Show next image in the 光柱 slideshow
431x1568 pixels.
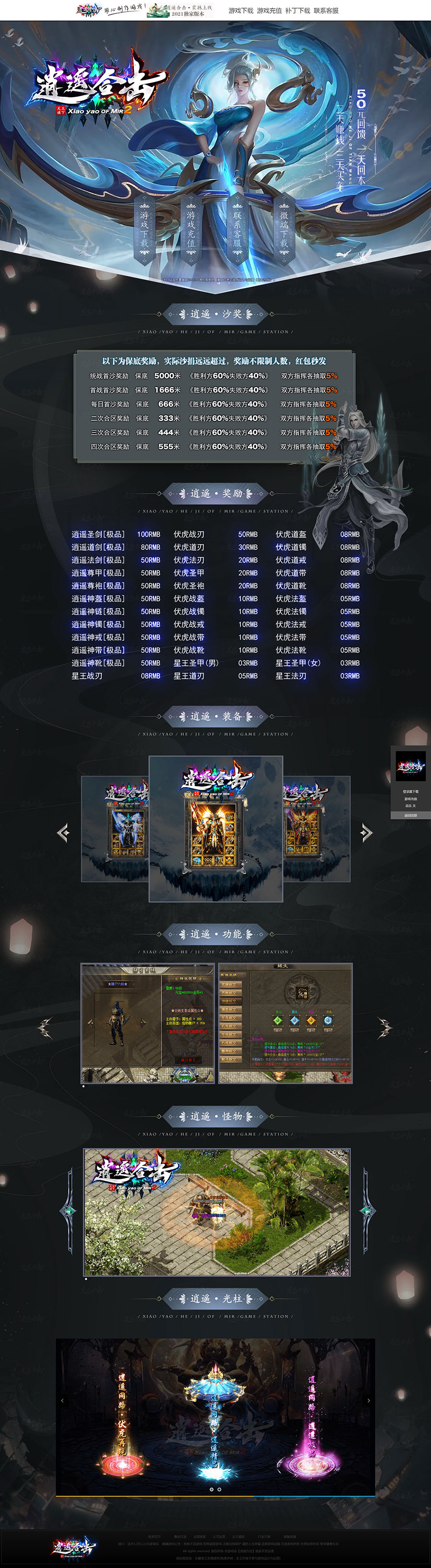[368, 1400]
